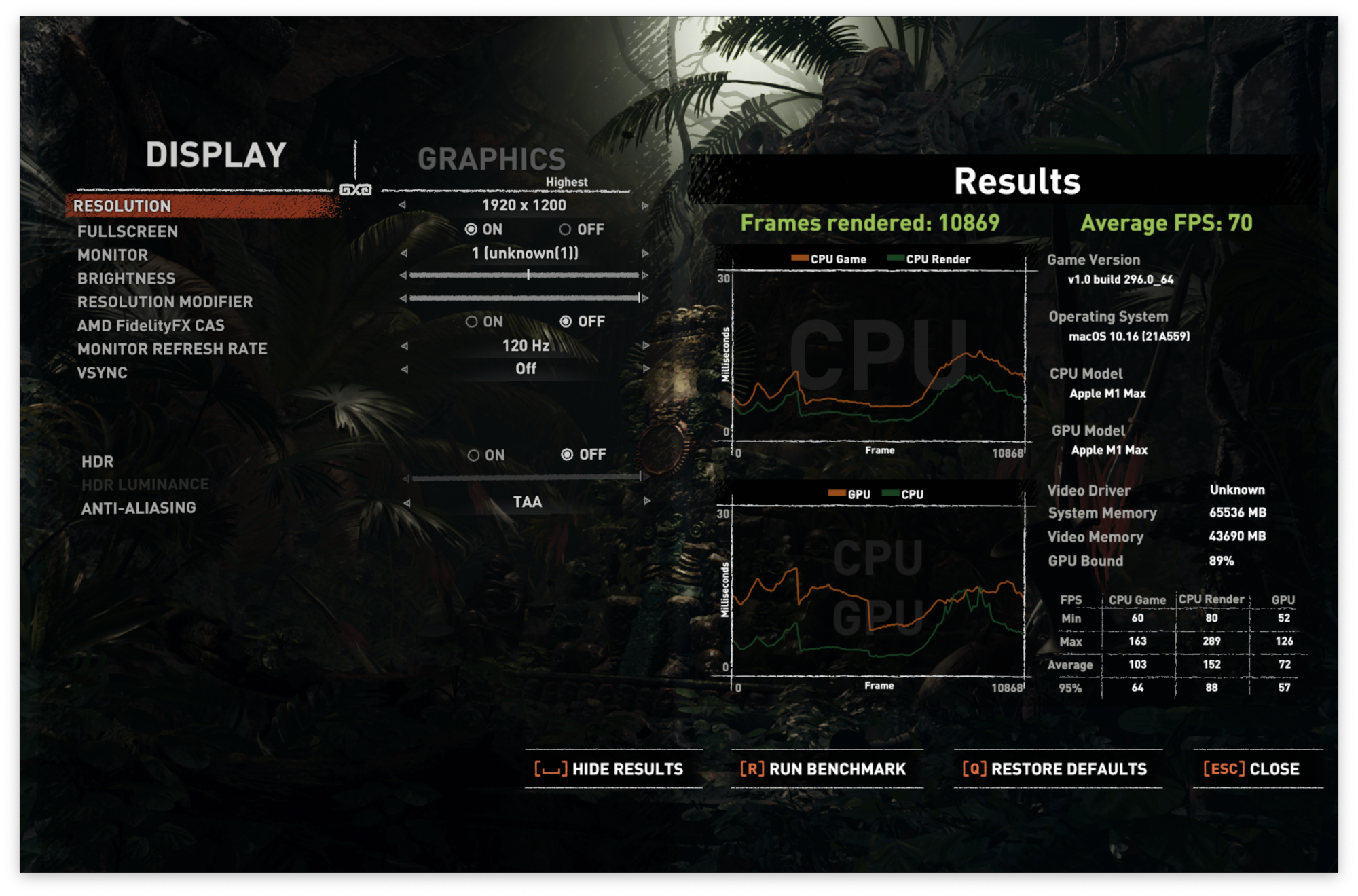The width and height of the screenshot is (1358, 896).
Task: Adjust the Brightness slider
Action: tap(528, 275)
